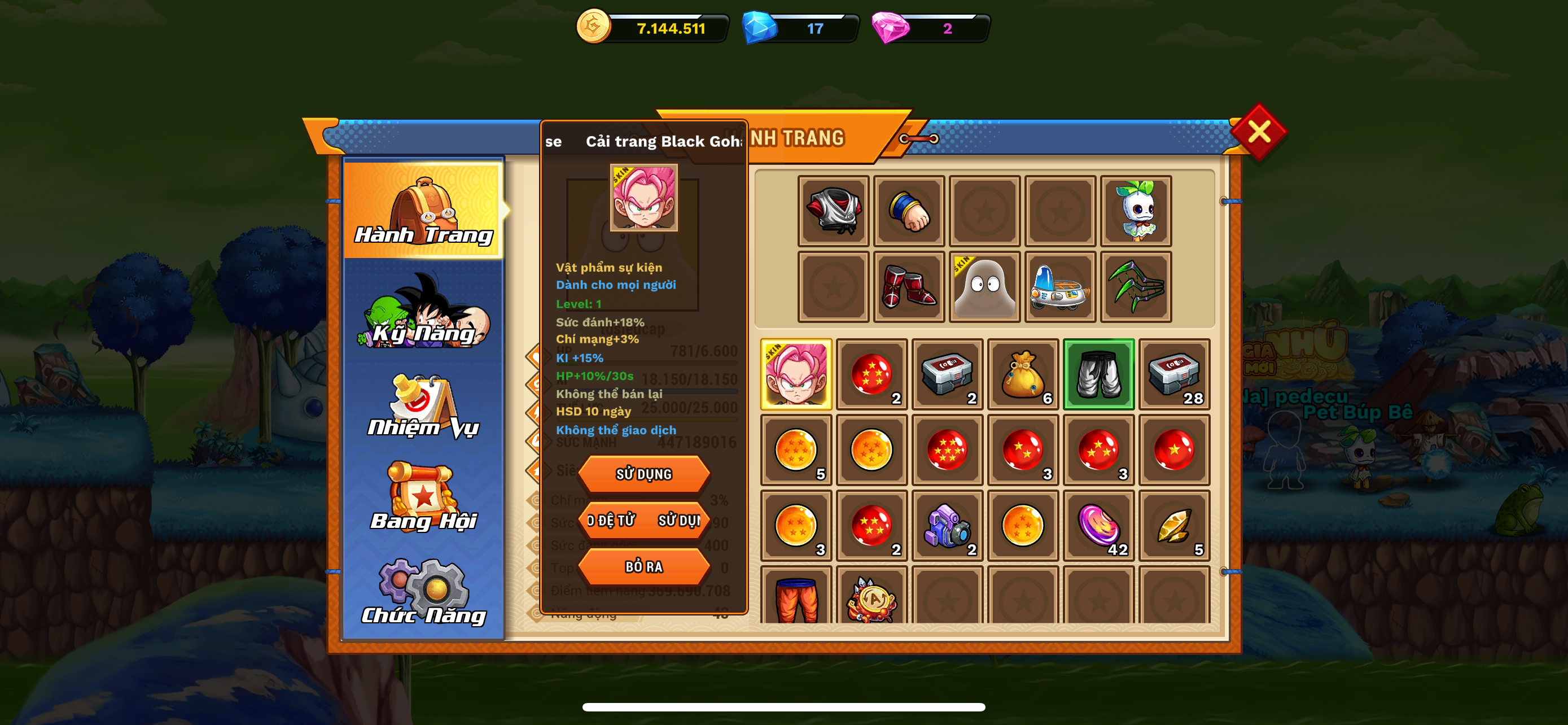1568x725 pixels.
Task: Select the Bang Hội tab
Action: coord(424,499)
